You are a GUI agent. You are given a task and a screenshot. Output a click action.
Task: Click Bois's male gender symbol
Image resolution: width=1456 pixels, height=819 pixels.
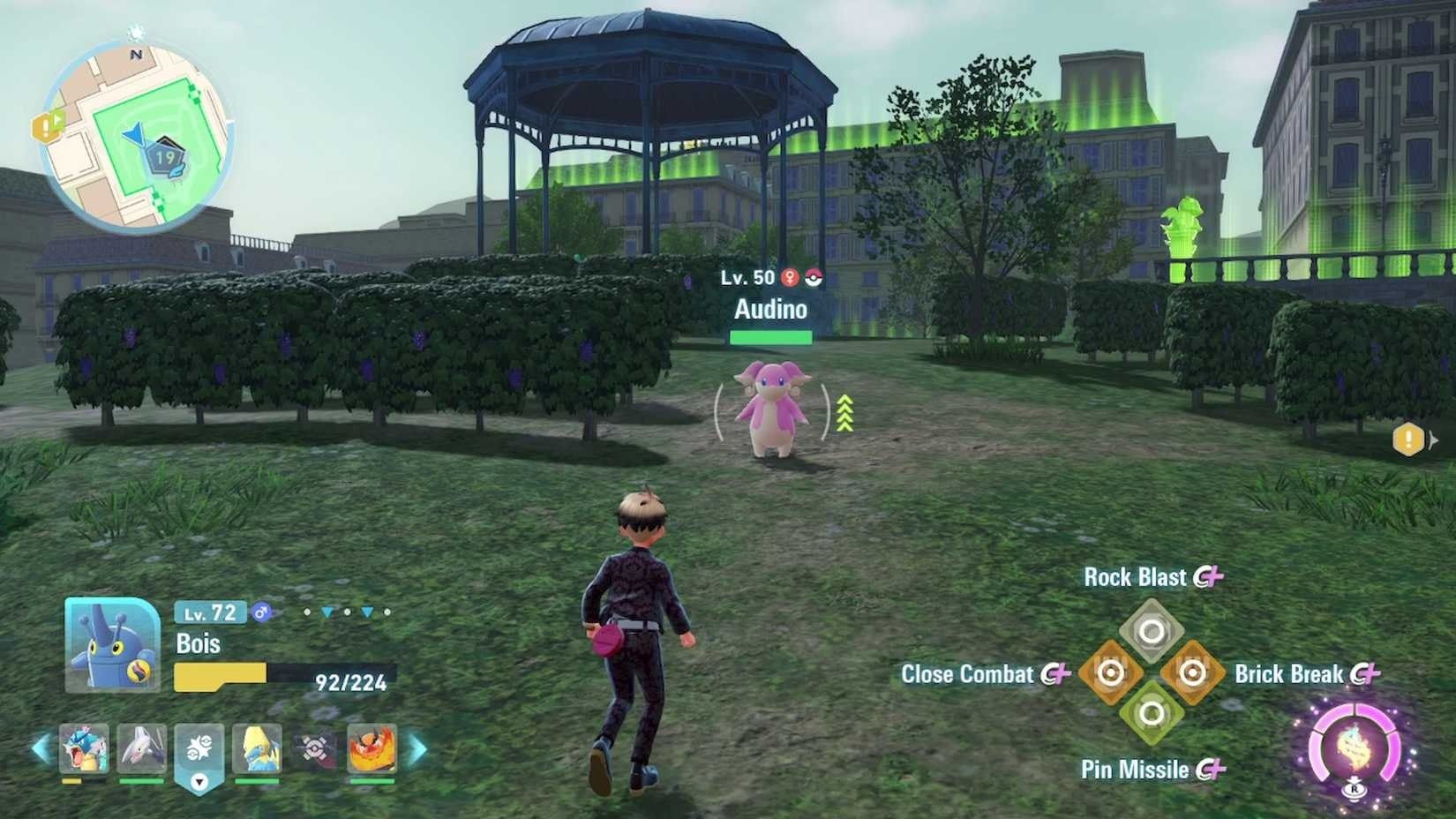click(x=259, y=612)
